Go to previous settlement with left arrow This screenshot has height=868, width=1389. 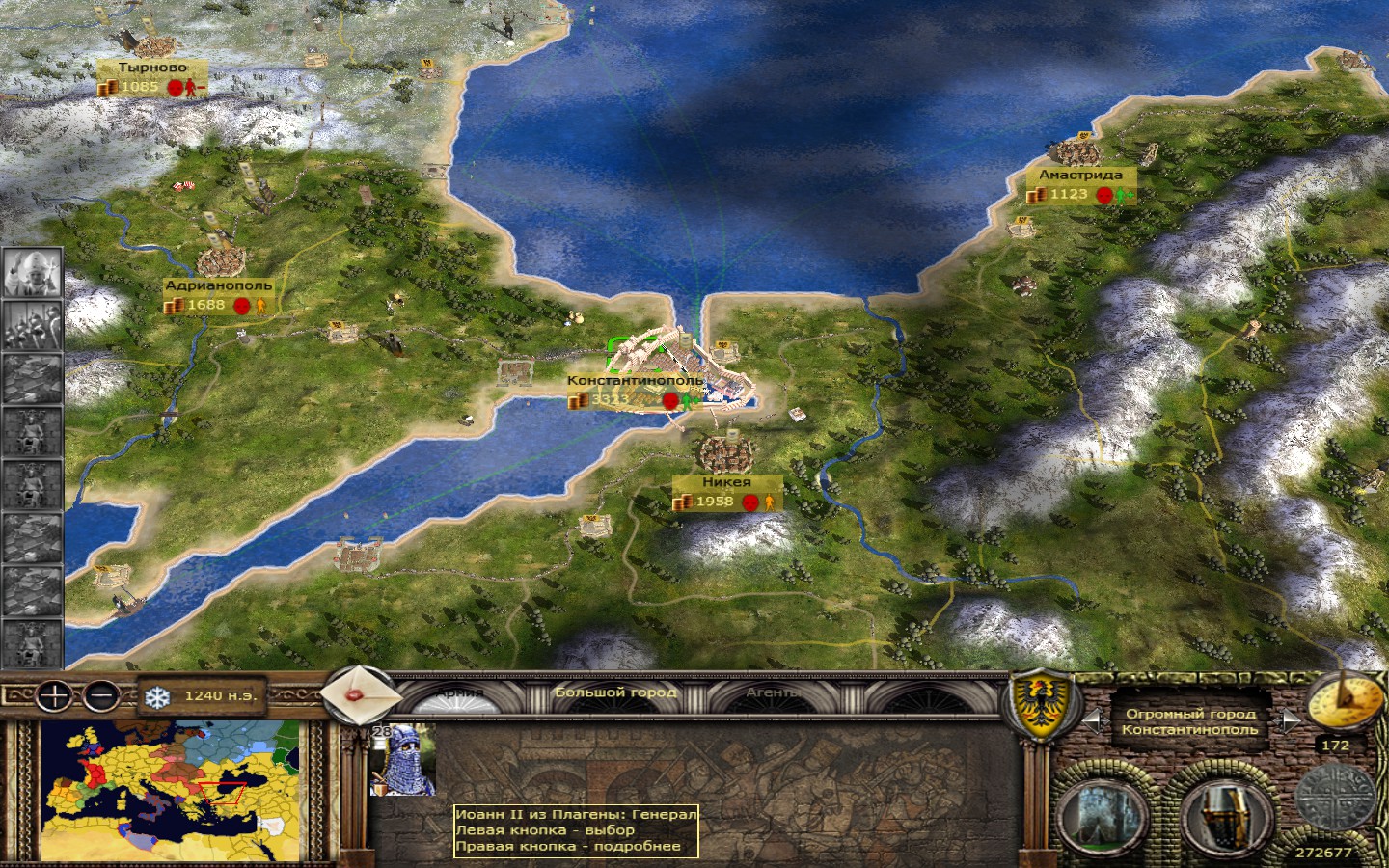1091,721
